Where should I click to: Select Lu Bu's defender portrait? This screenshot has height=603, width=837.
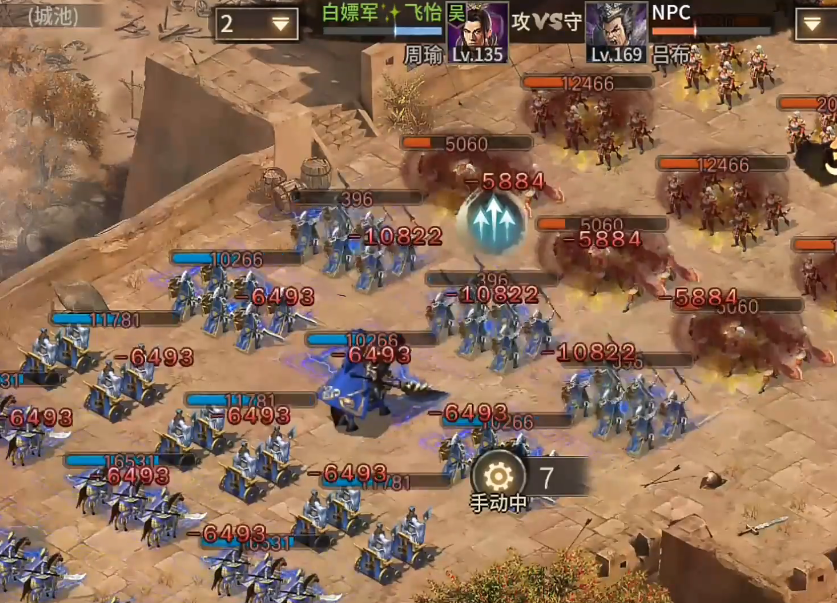click(616, 31)
